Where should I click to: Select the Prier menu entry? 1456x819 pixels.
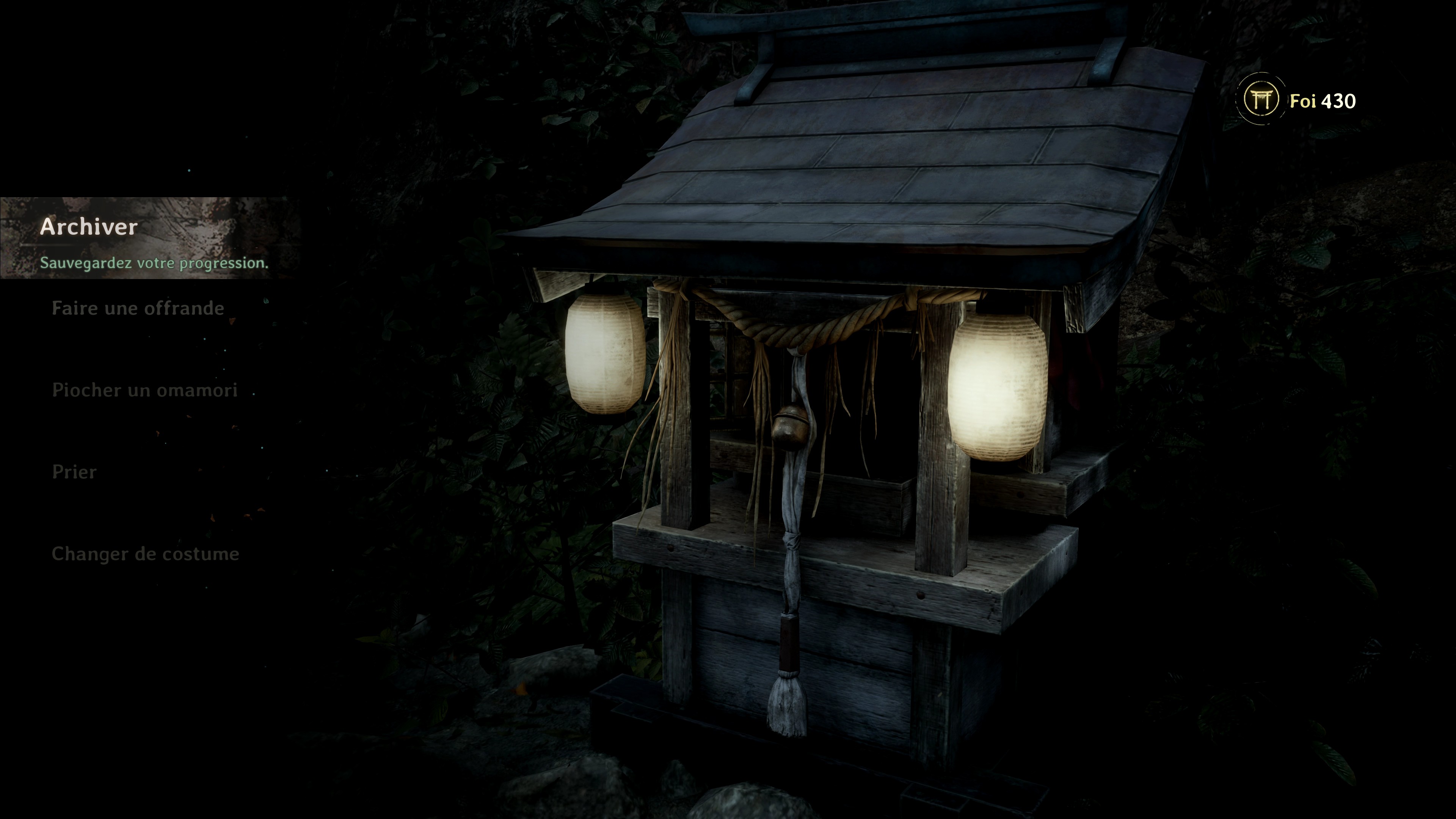pyautogui.click(x=74, y=472)
